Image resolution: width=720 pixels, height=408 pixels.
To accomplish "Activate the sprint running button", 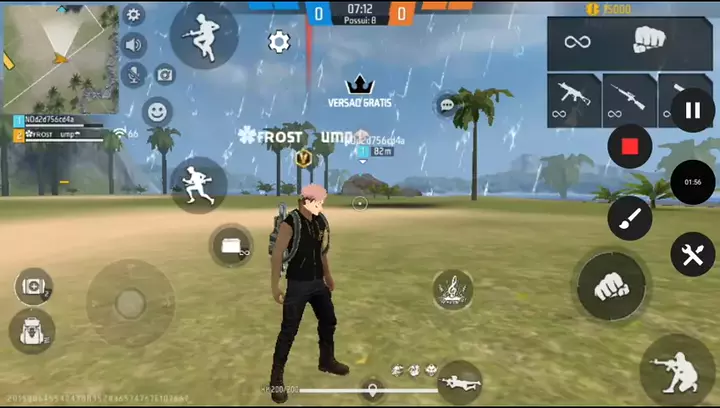I will [x=198, y=184].
